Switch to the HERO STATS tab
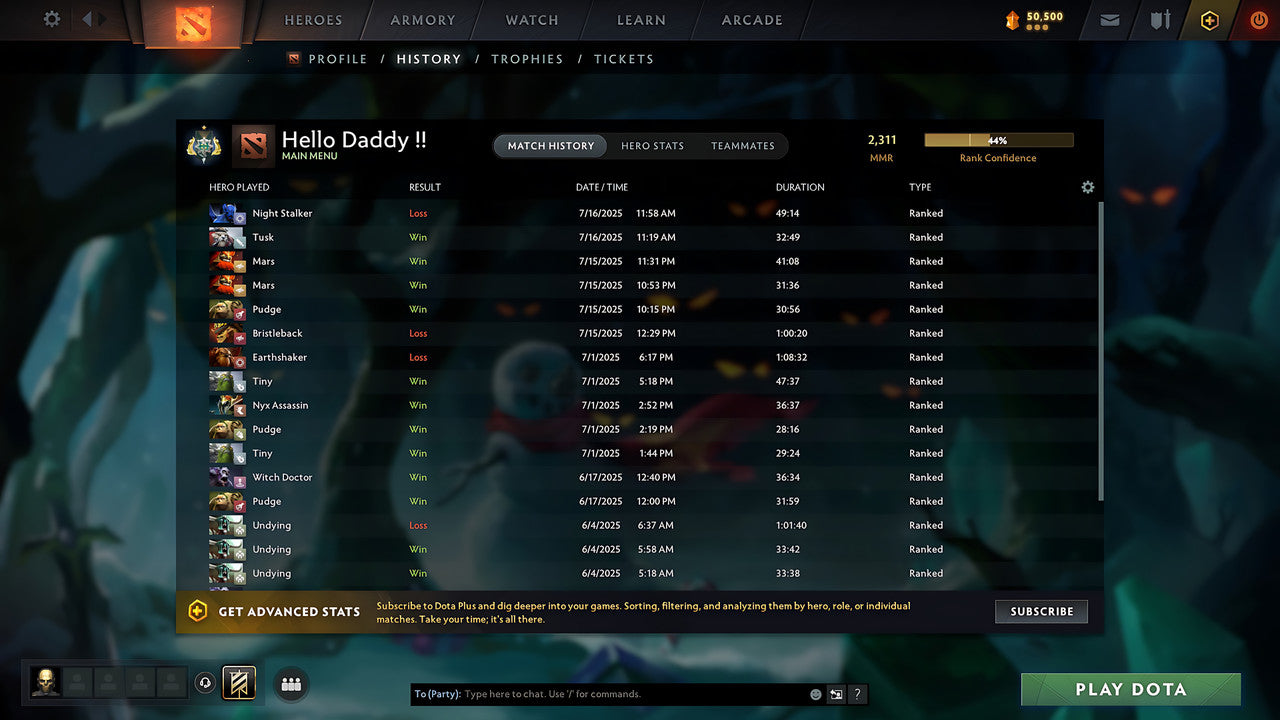1280x720 pixels. click(652, 146)
